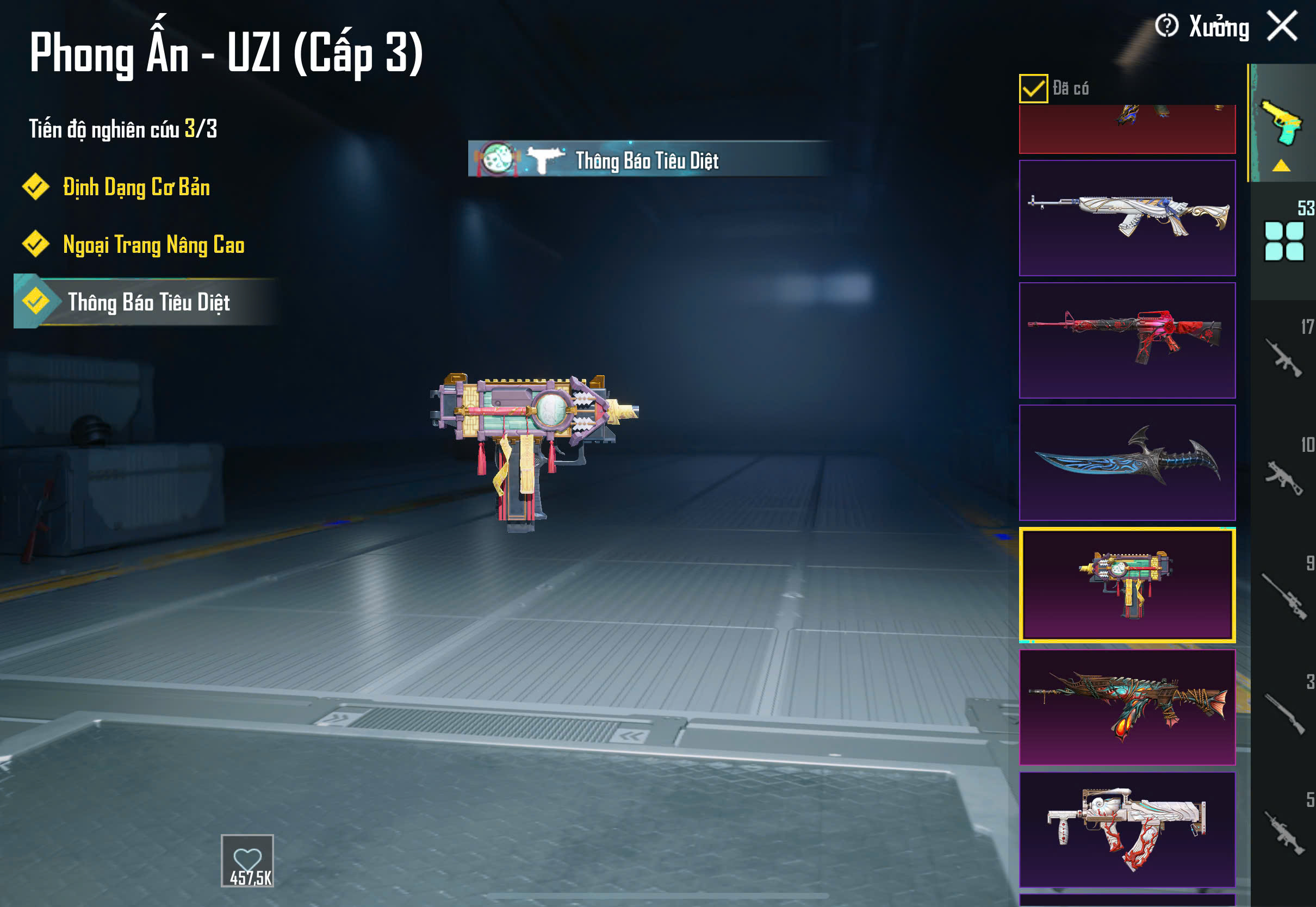1316x907 pixels.
Task: Select Định Dạng Cơ Bản research stage
Action: [136, 188]
